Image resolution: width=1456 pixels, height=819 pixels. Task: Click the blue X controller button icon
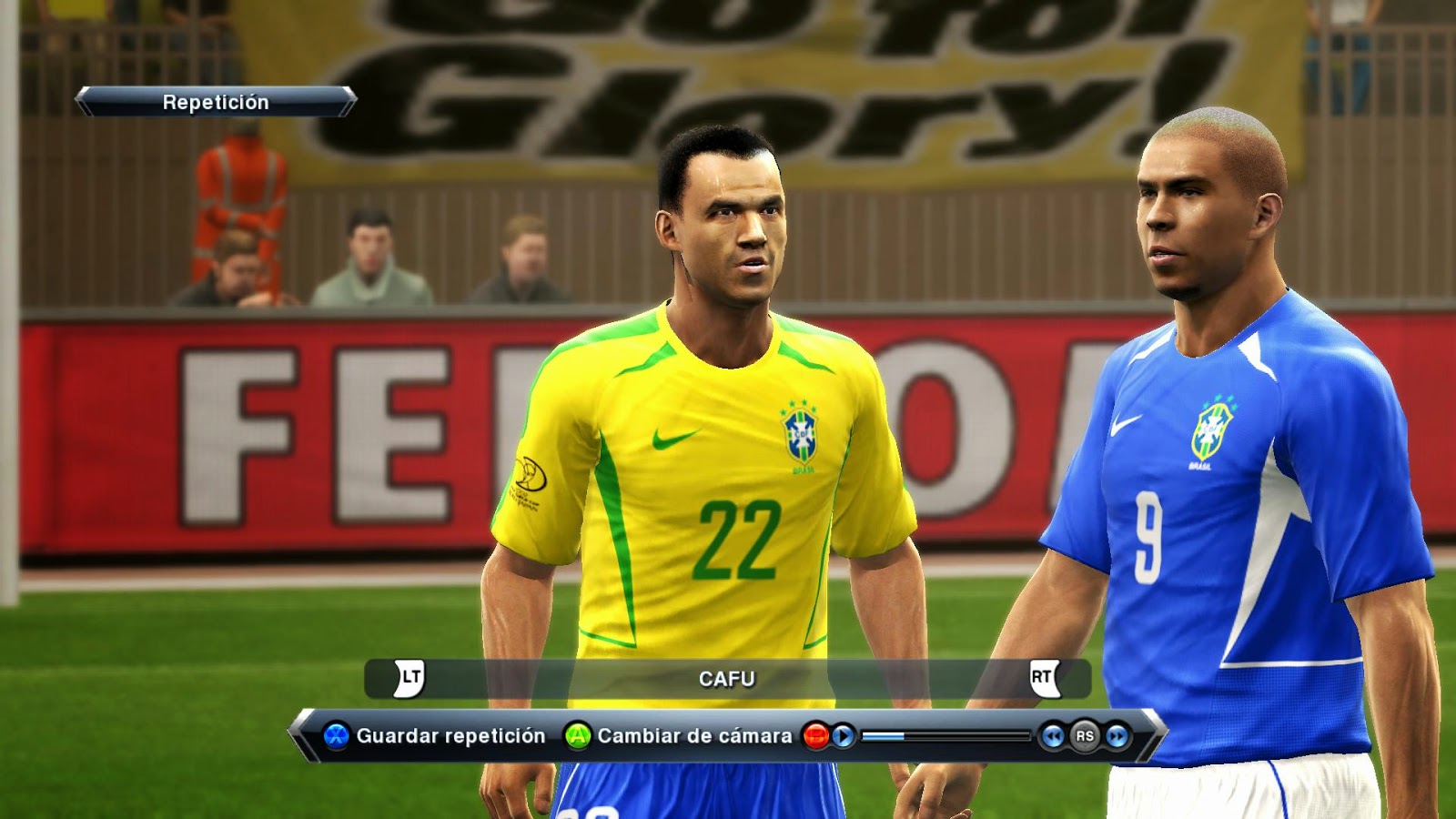pyautogui.click(x=335, y=735)
